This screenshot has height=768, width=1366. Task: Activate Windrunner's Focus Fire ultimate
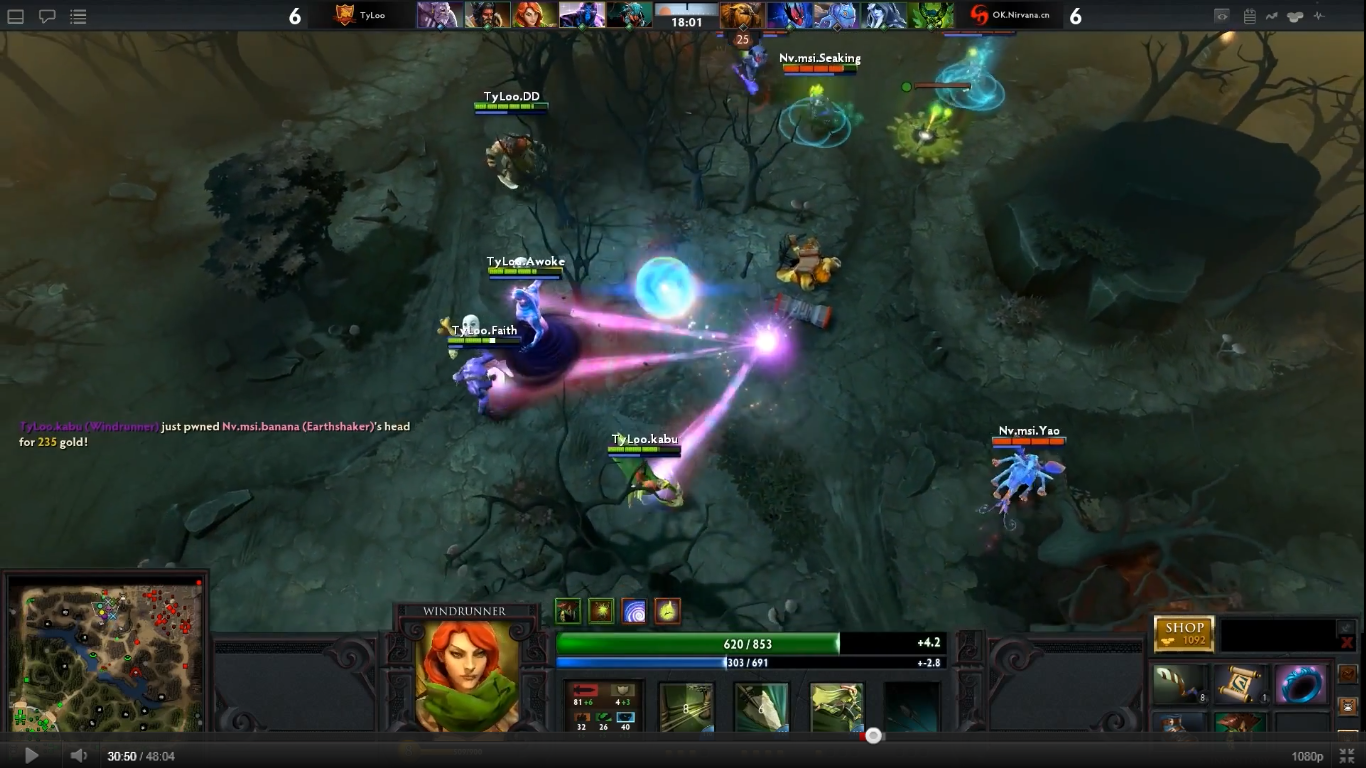click(x=911, y=706)
